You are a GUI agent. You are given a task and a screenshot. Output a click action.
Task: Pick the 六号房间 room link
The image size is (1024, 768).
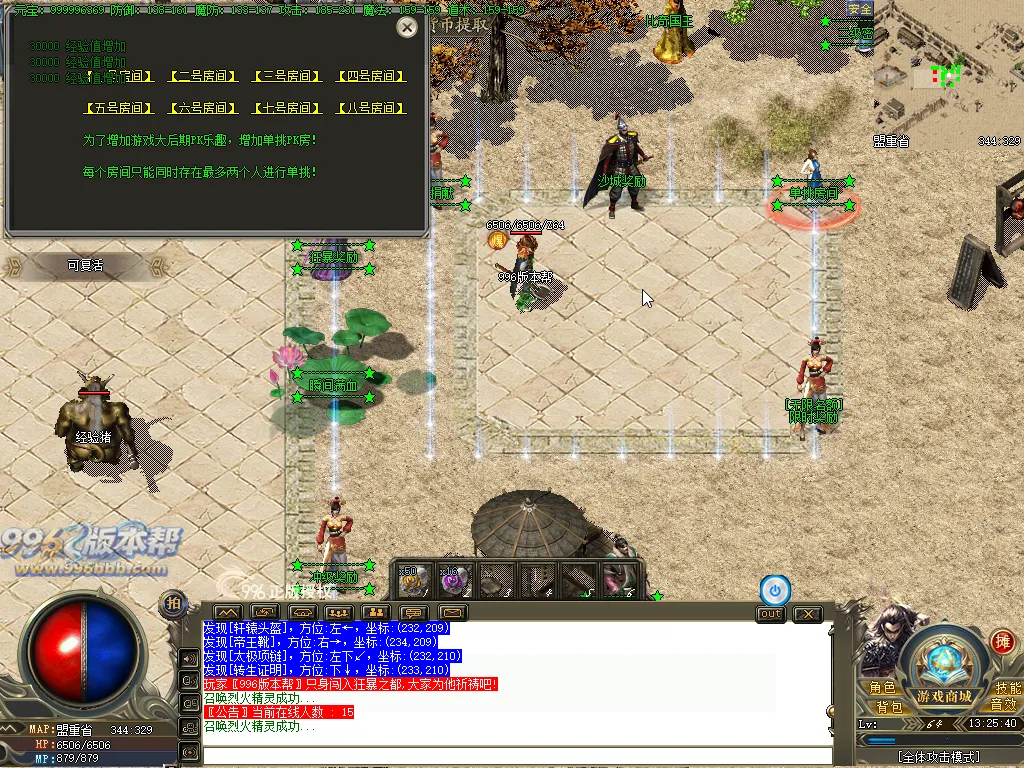[203, 108]
